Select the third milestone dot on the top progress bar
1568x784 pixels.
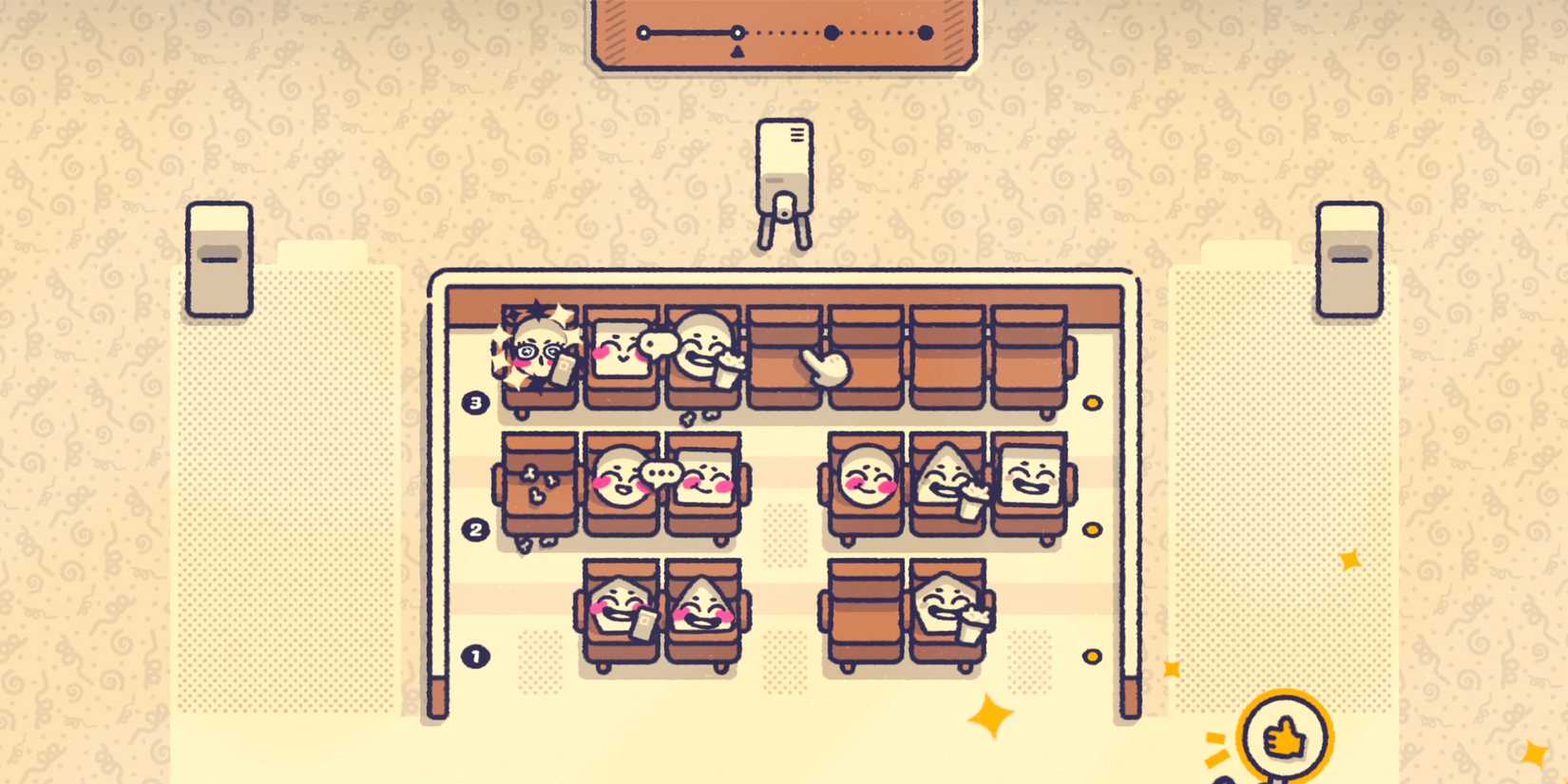[x=832, y=33]
